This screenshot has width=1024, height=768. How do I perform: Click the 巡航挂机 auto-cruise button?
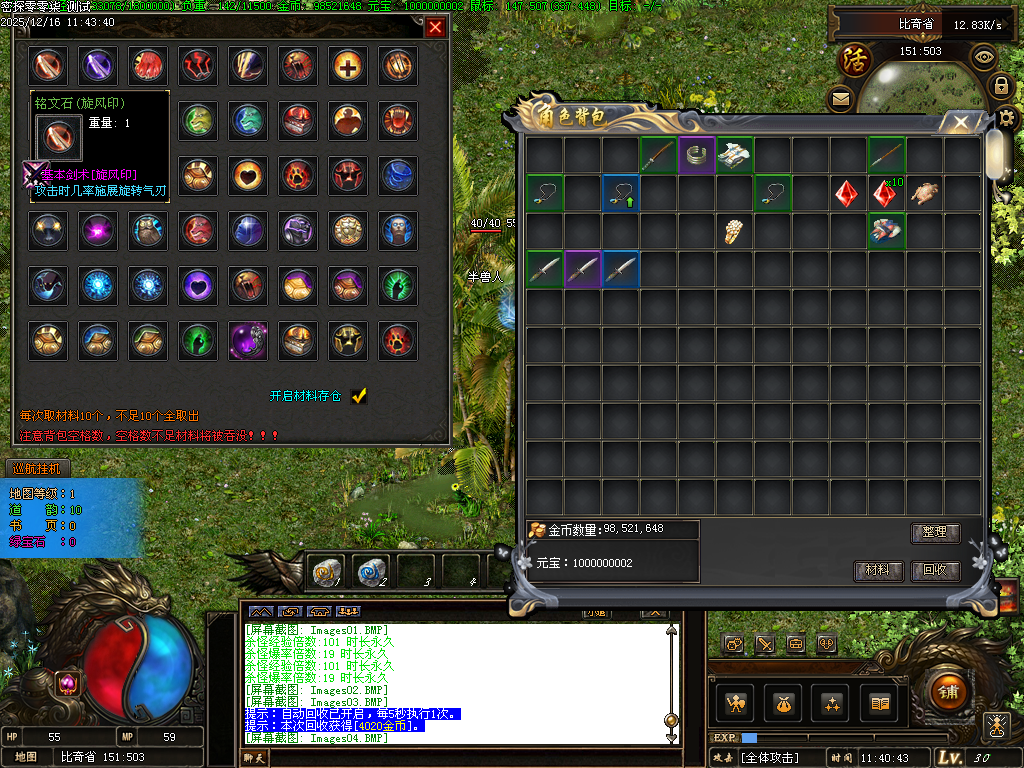tap(37, 468)
